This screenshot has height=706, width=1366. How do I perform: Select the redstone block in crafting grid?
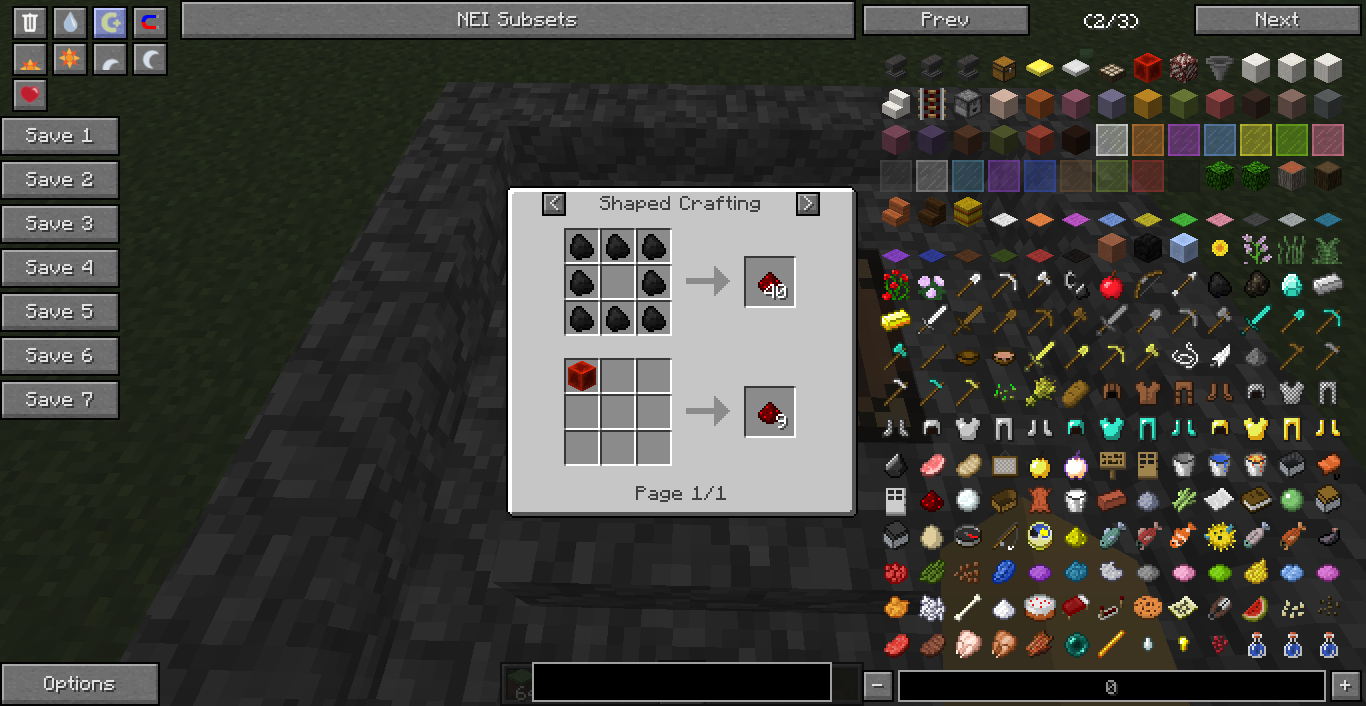582,376
